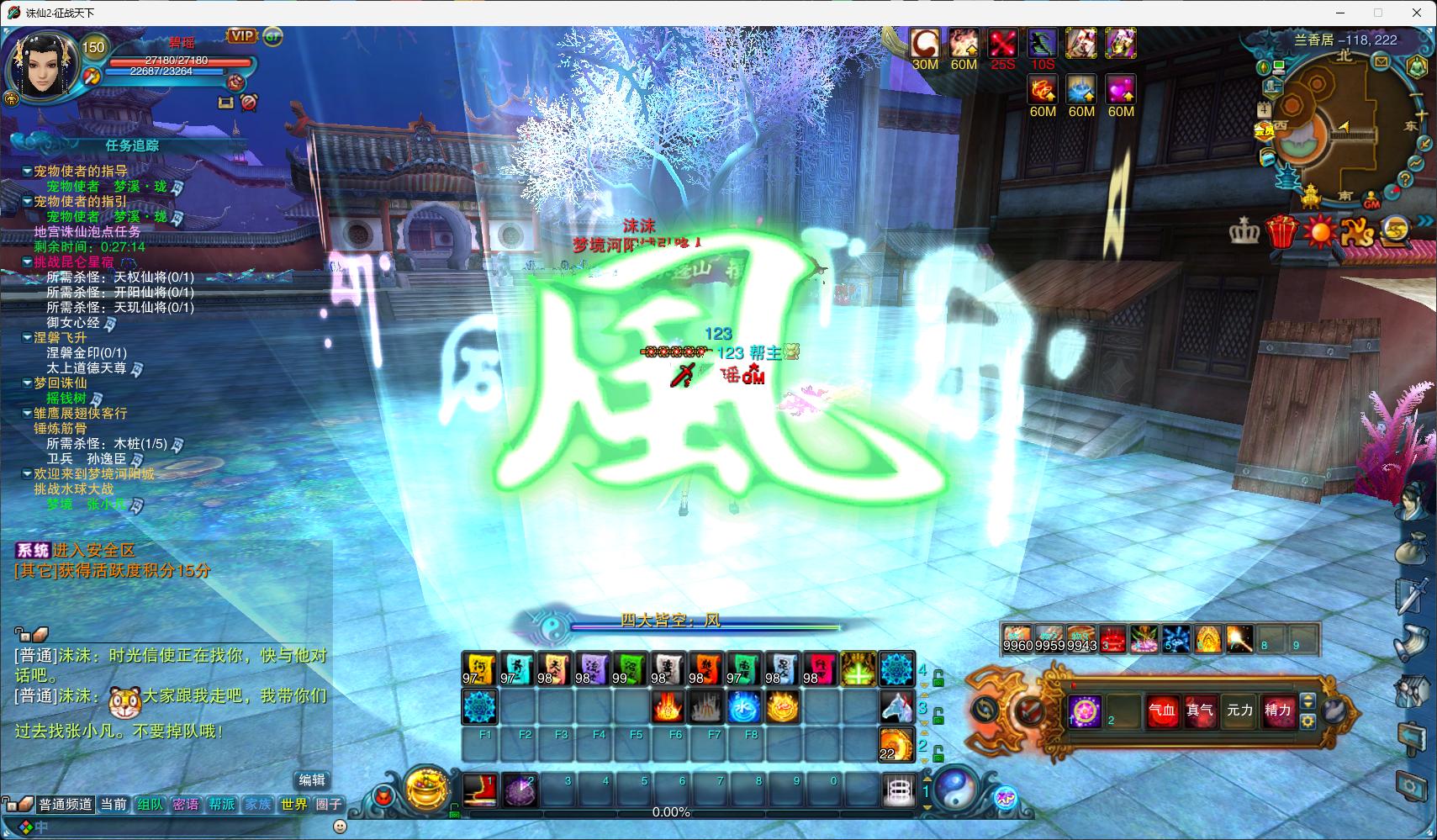Select the 帮派 (guild) chat channel tab

222,805
